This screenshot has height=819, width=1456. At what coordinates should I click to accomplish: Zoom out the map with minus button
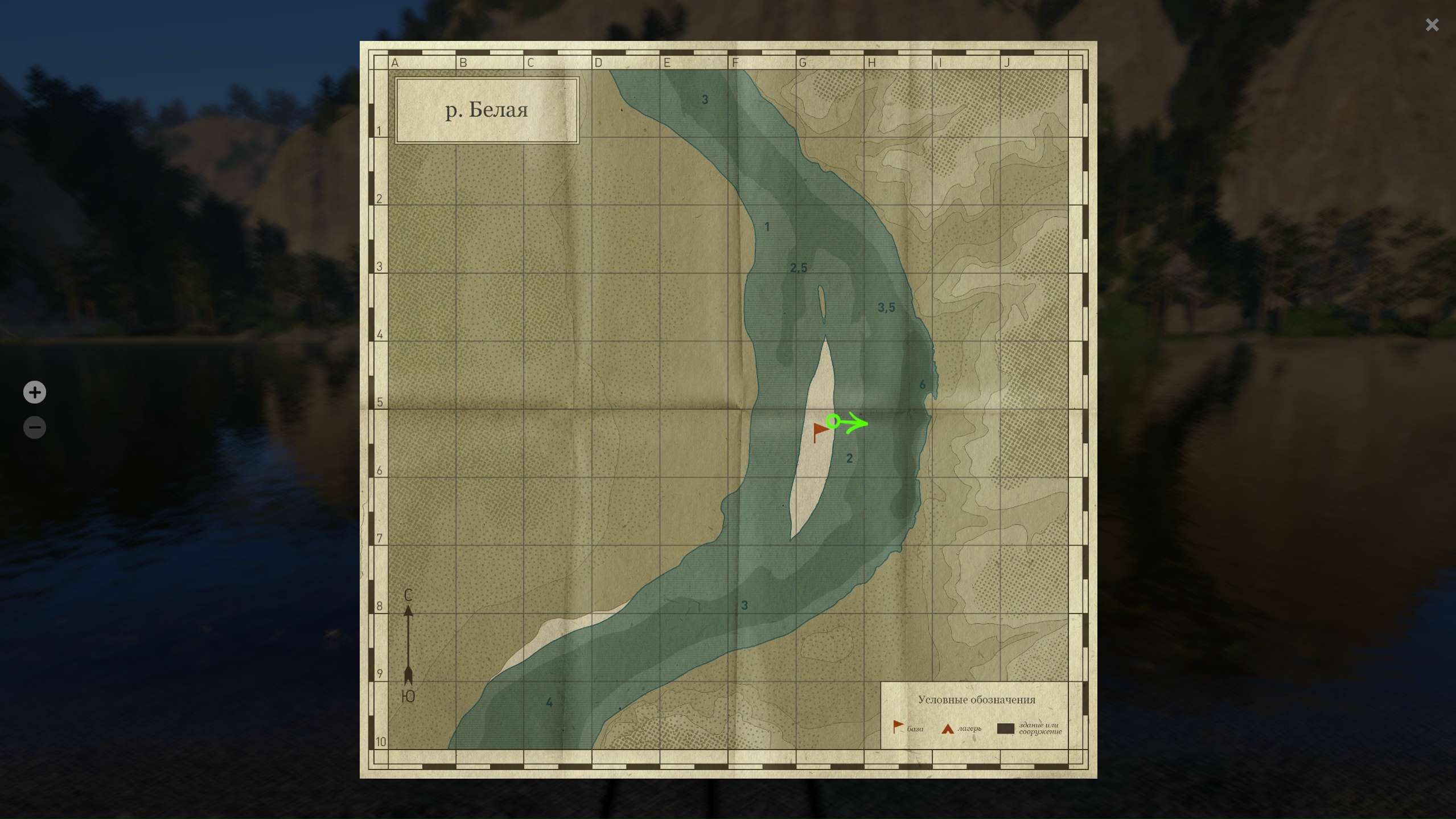pos(35,428)
